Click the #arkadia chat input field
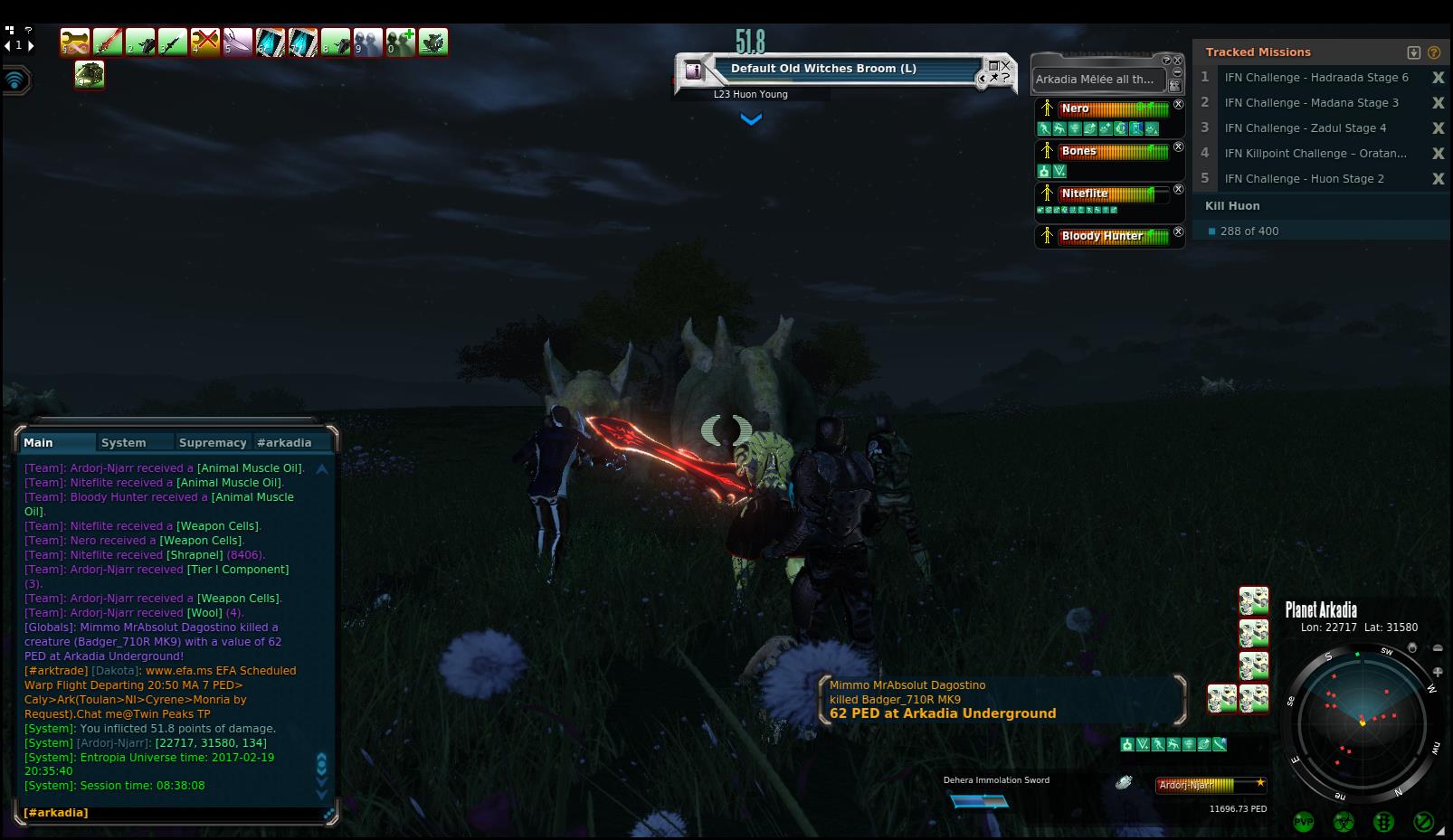1453x840 pixels. click(172, 813)
